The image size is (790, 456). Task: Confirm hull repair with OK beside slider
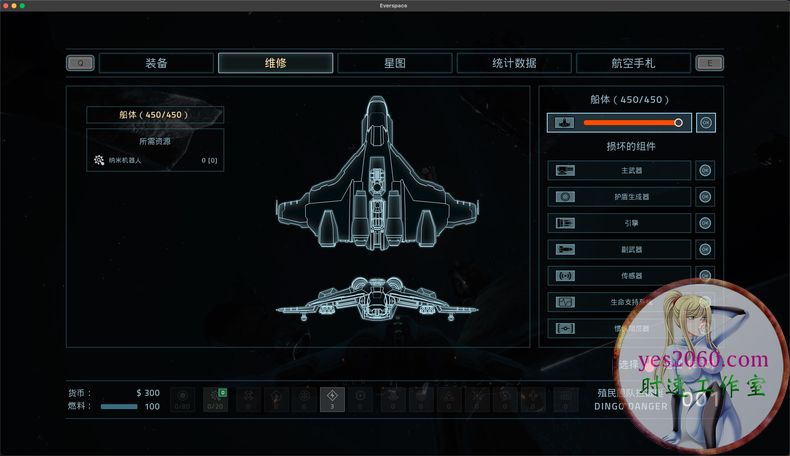pyautogui.click(x=706, y=123)
